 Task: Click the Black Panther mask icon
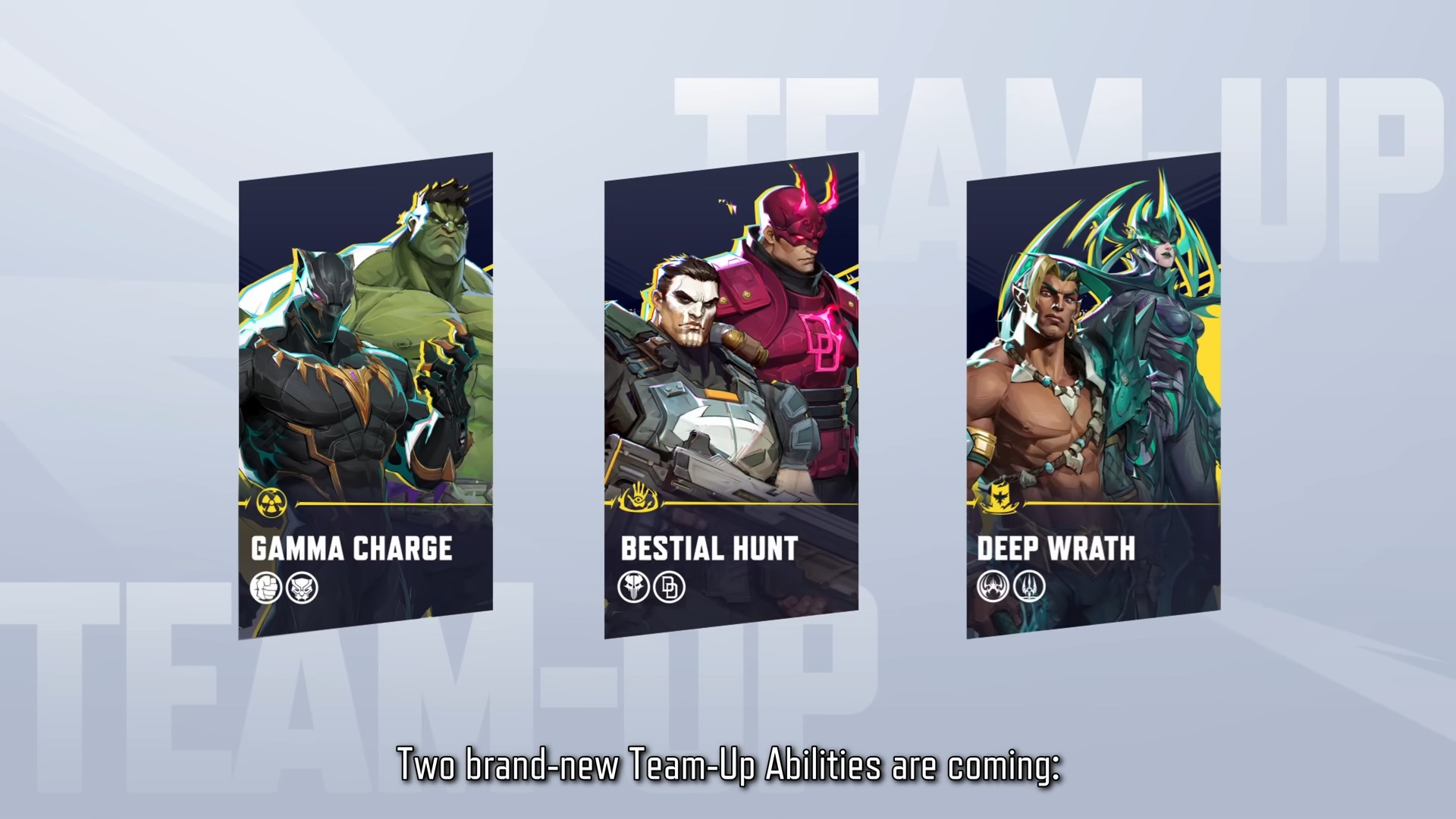pyautogui.click(x=303, y=588)
